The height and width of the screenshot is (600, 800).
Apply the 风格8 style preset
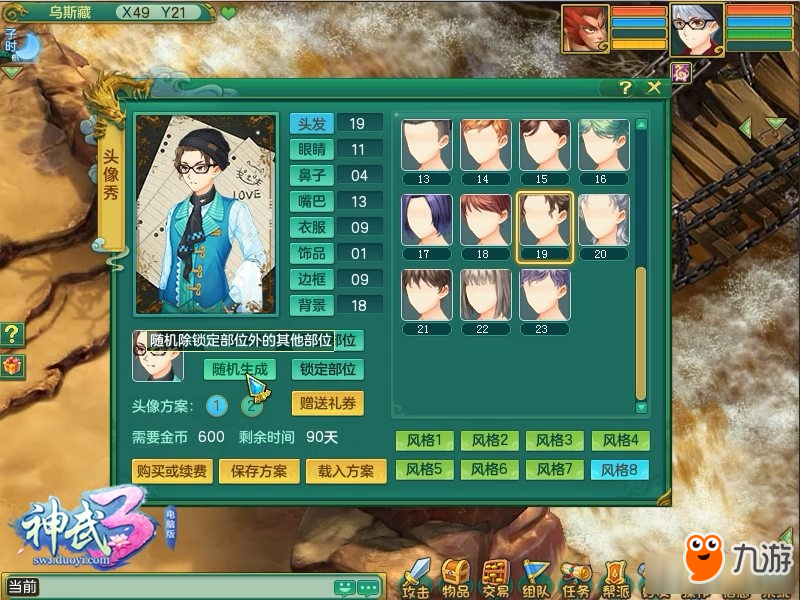619,469
